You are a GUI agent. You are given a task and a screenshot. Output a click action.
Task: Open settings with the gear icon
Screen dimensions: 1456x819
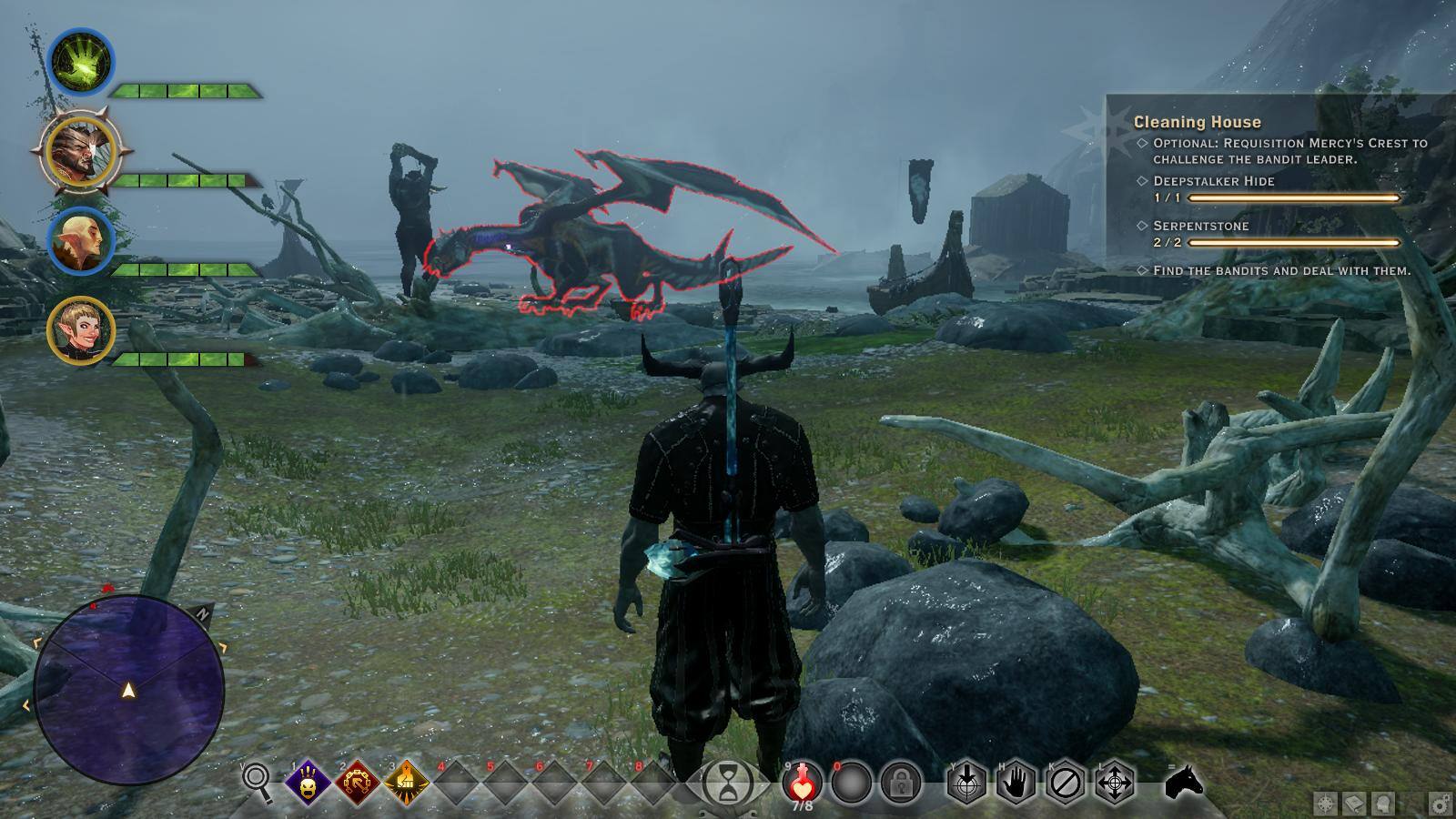click(x=1440, y=804)
